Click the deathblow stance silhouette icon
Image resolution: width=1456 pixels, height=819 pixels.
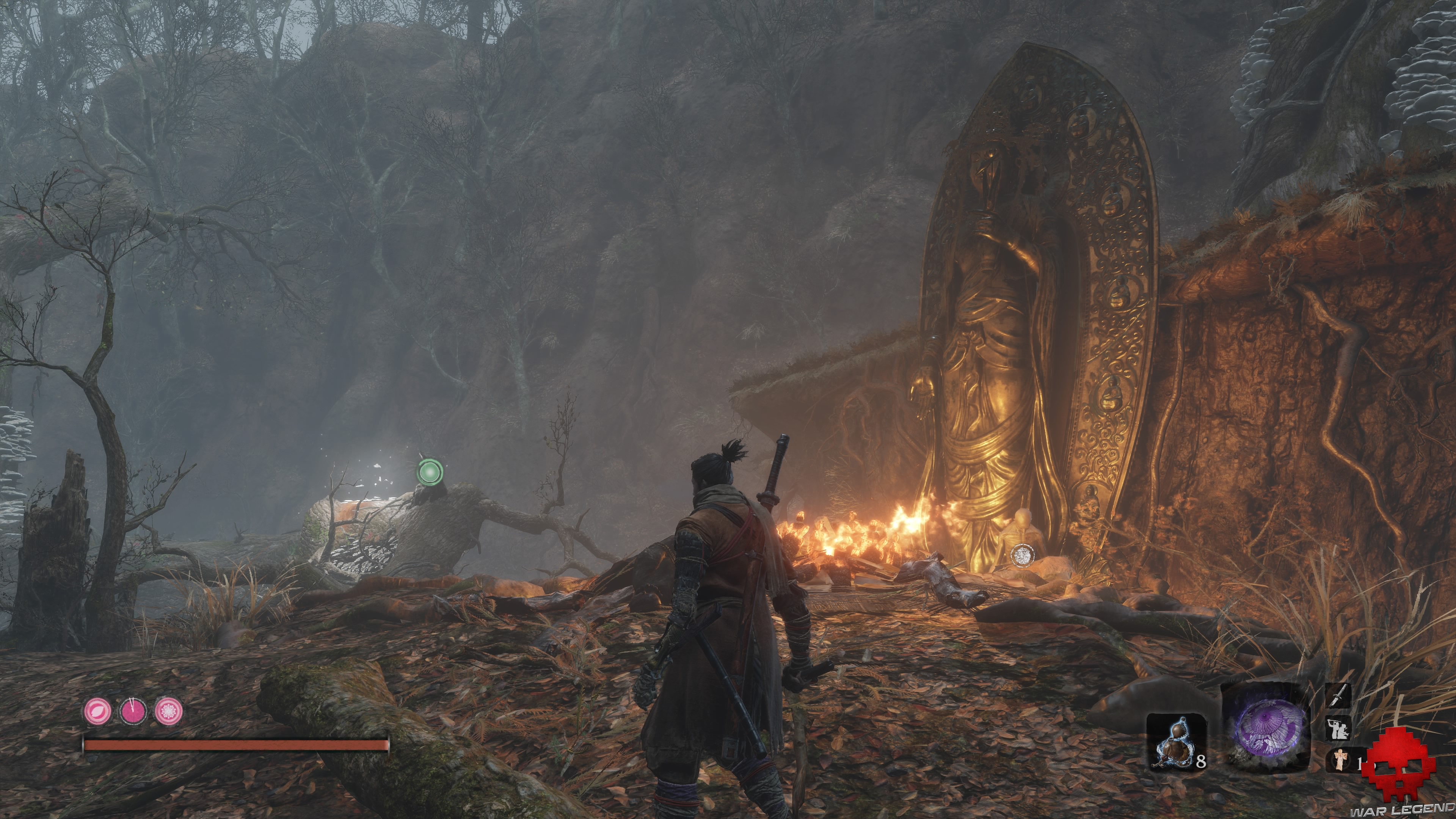[1337, 728]
